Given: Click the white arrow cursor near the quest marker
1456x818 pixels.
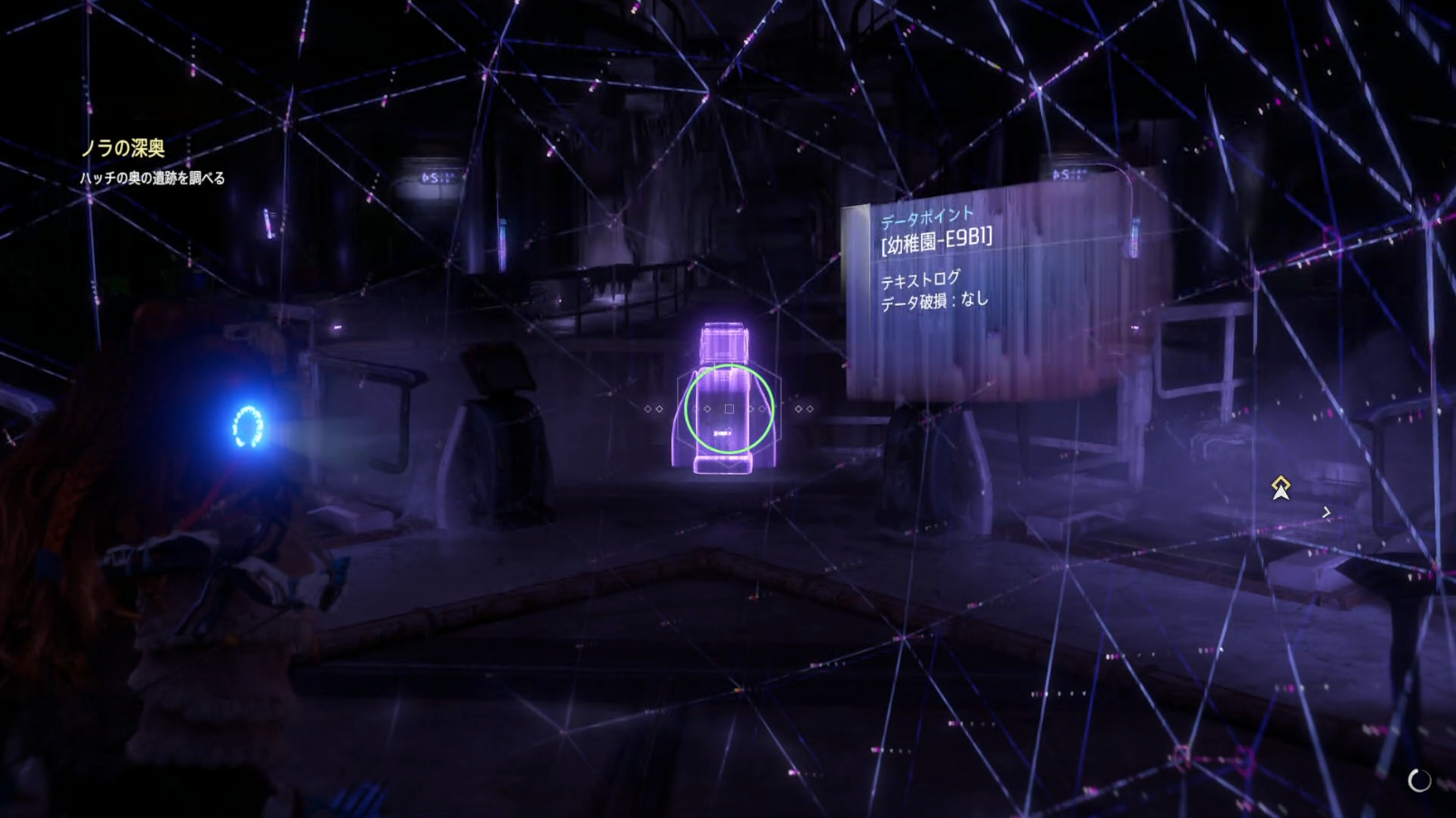Looking at the screenshot, I should pos(1282,493).
